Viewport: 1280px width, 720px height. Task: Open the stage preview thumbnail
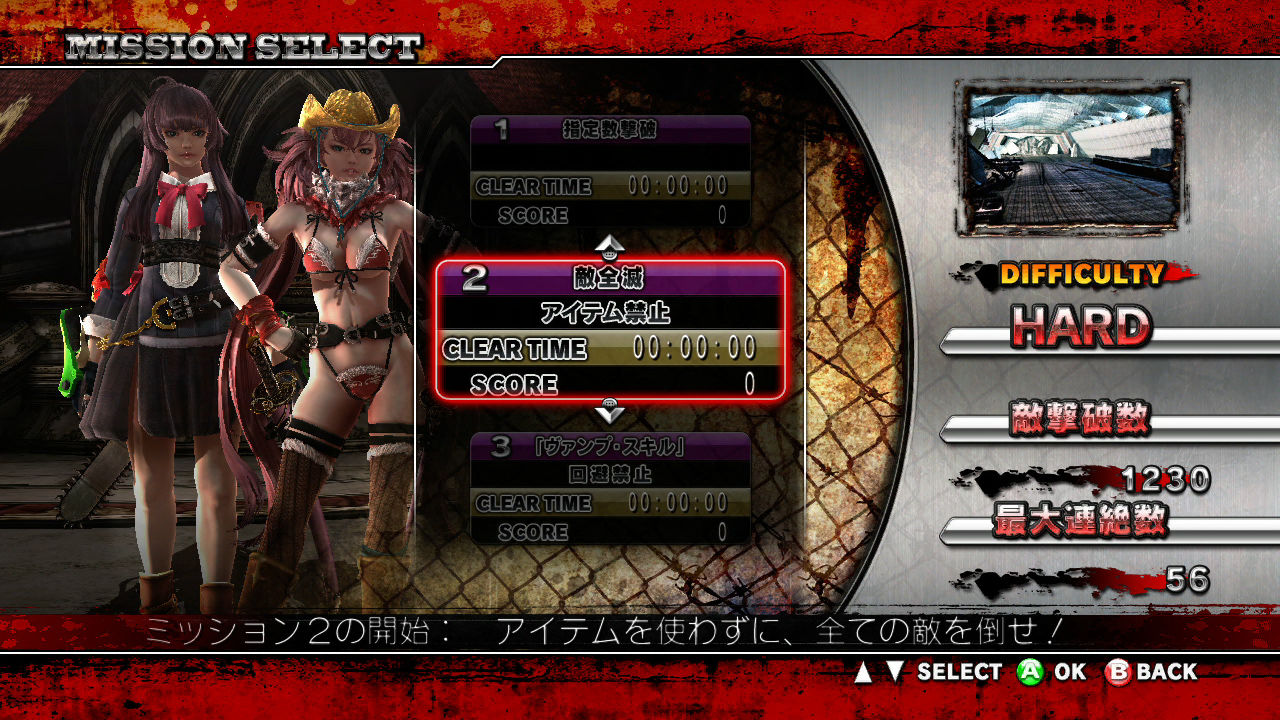(x=1069, y=158)
